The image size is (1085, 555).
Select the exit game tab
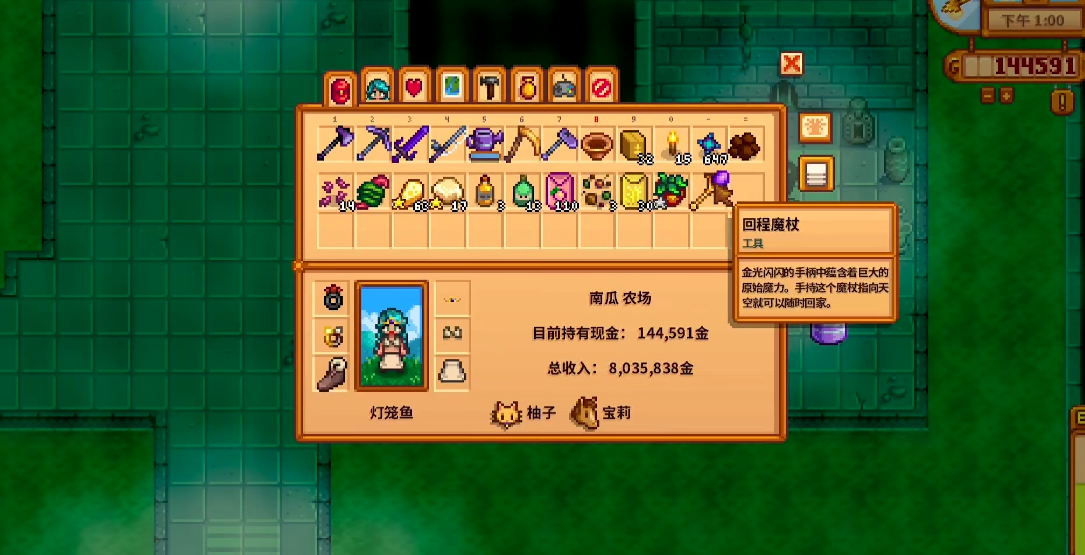tap(600, 88)
